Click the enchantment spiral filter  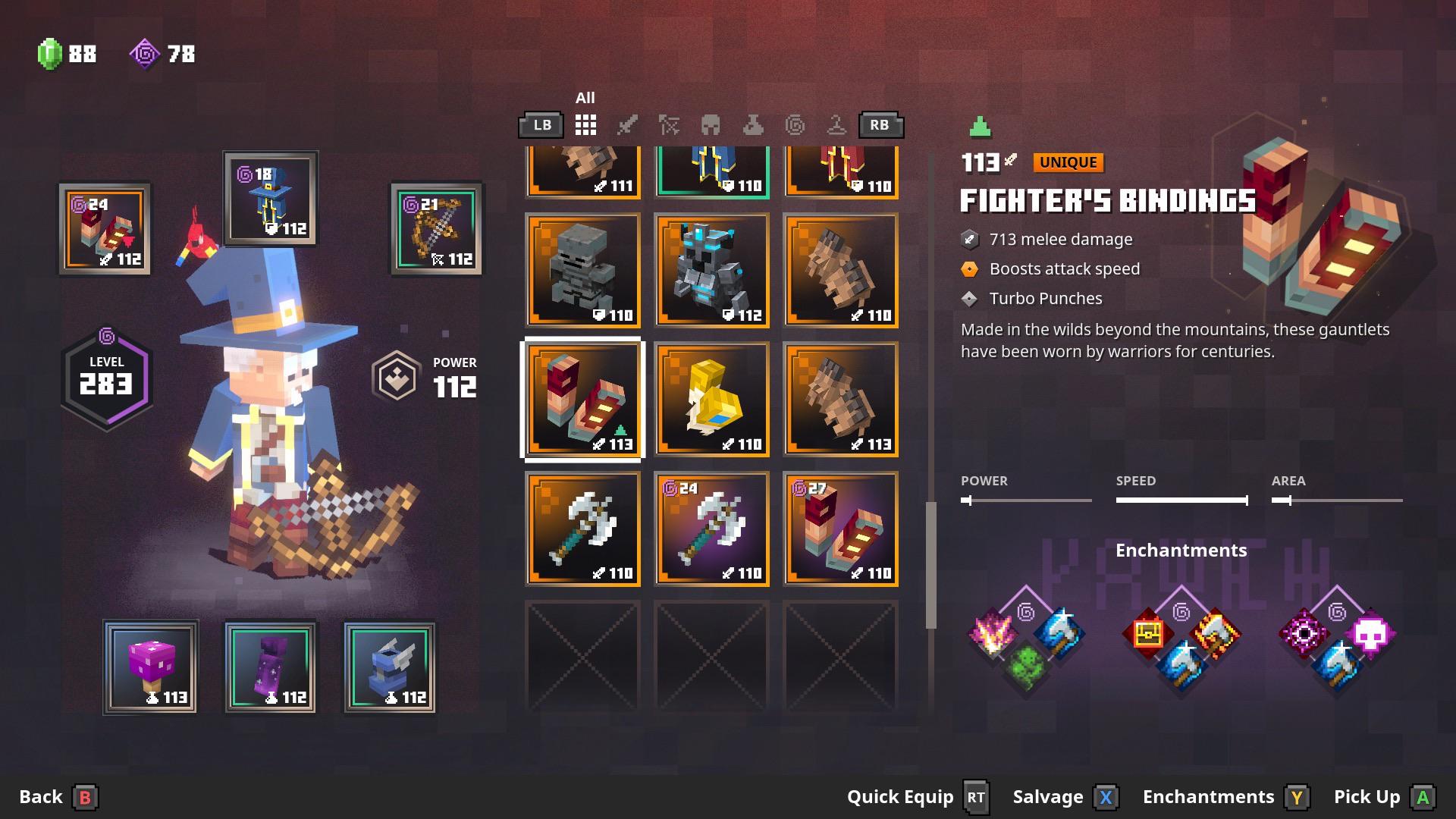point(796,125)
